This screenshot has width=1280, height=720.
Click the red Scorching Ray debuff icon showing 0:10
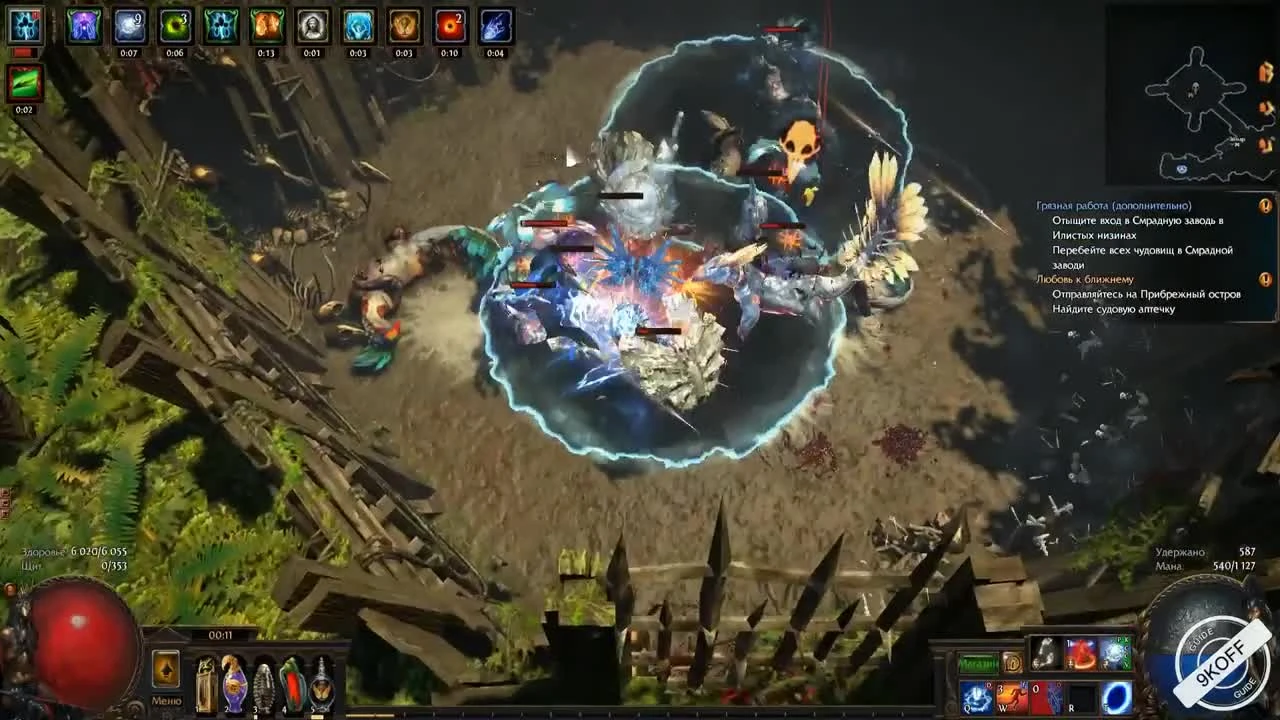[x=453, y=26]
